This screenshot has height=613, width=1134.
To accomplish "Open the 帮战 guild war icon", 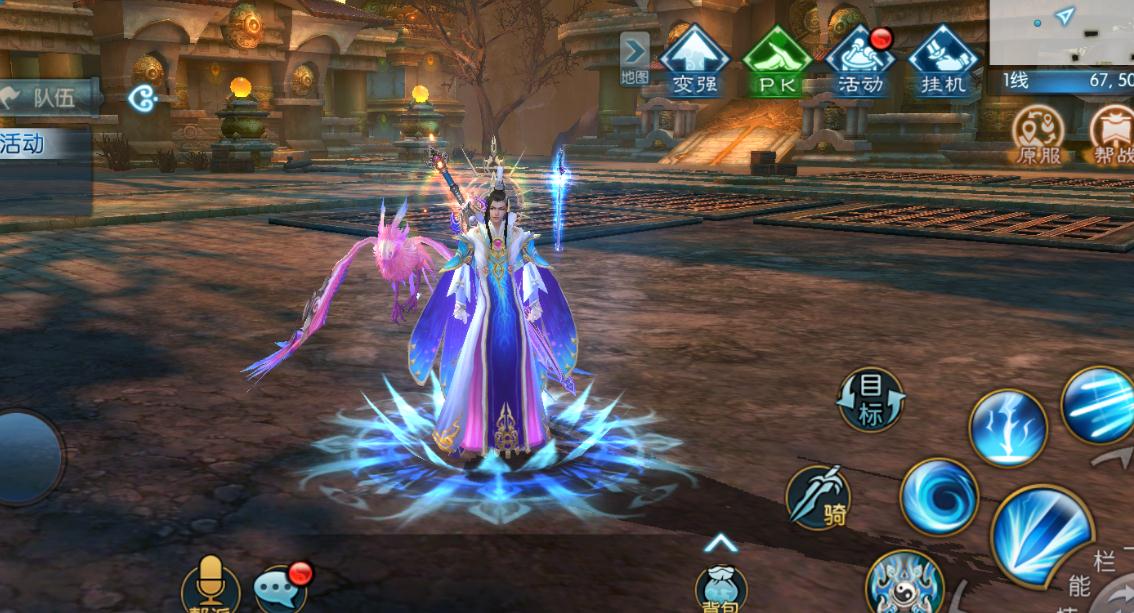I will [x=1113, y=134].
